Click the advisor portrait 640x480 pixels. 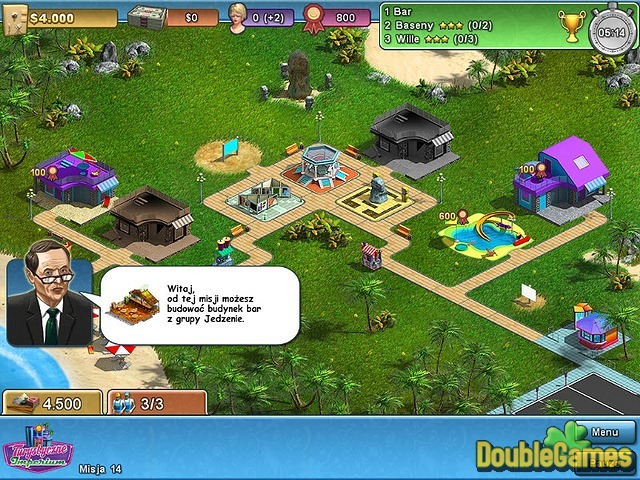coord(49,291)
